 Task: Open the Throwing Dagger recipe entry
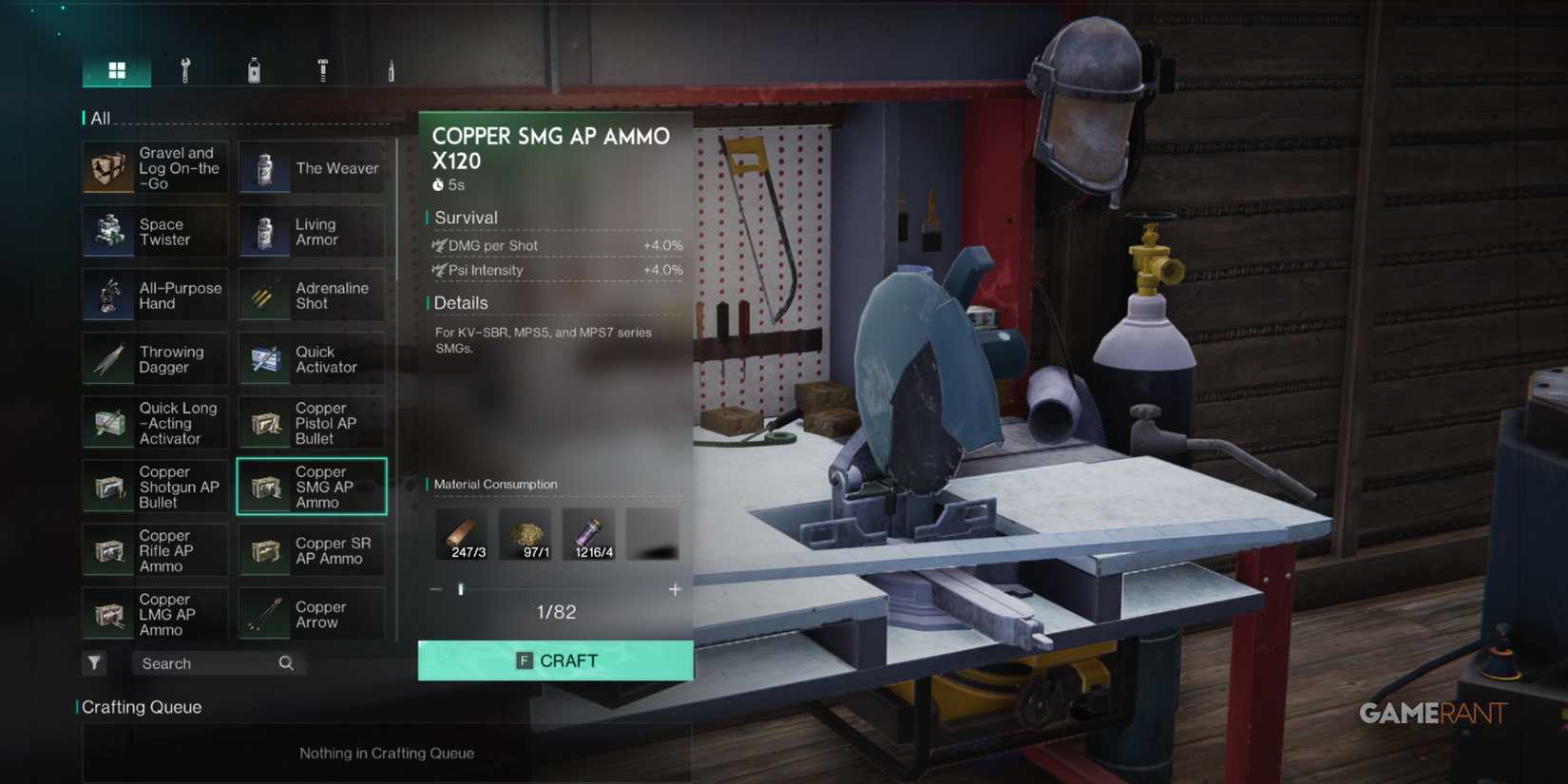click(x=155, y=359)
